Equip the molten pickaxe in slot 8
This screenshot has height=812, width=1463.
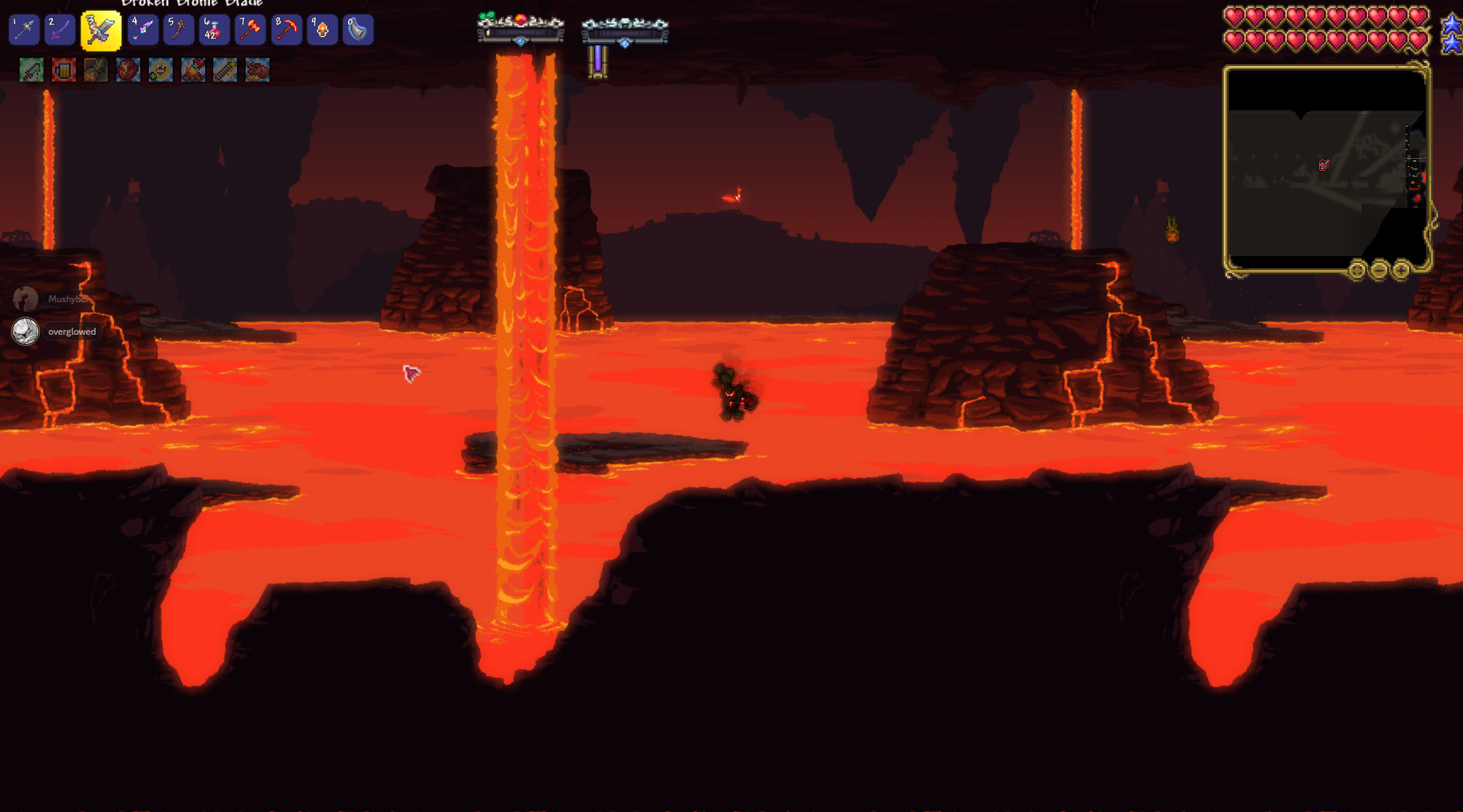[x=286, y=30]
